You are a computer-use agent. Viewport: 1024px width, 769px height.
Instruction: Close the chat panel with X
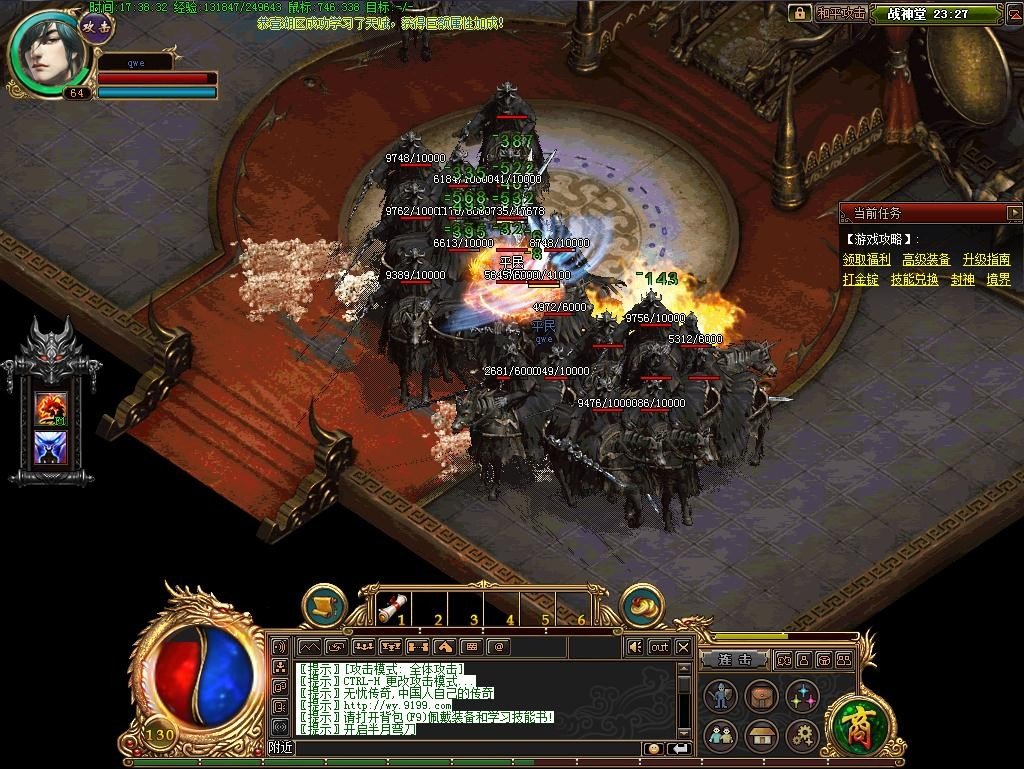tap(683, 647)
